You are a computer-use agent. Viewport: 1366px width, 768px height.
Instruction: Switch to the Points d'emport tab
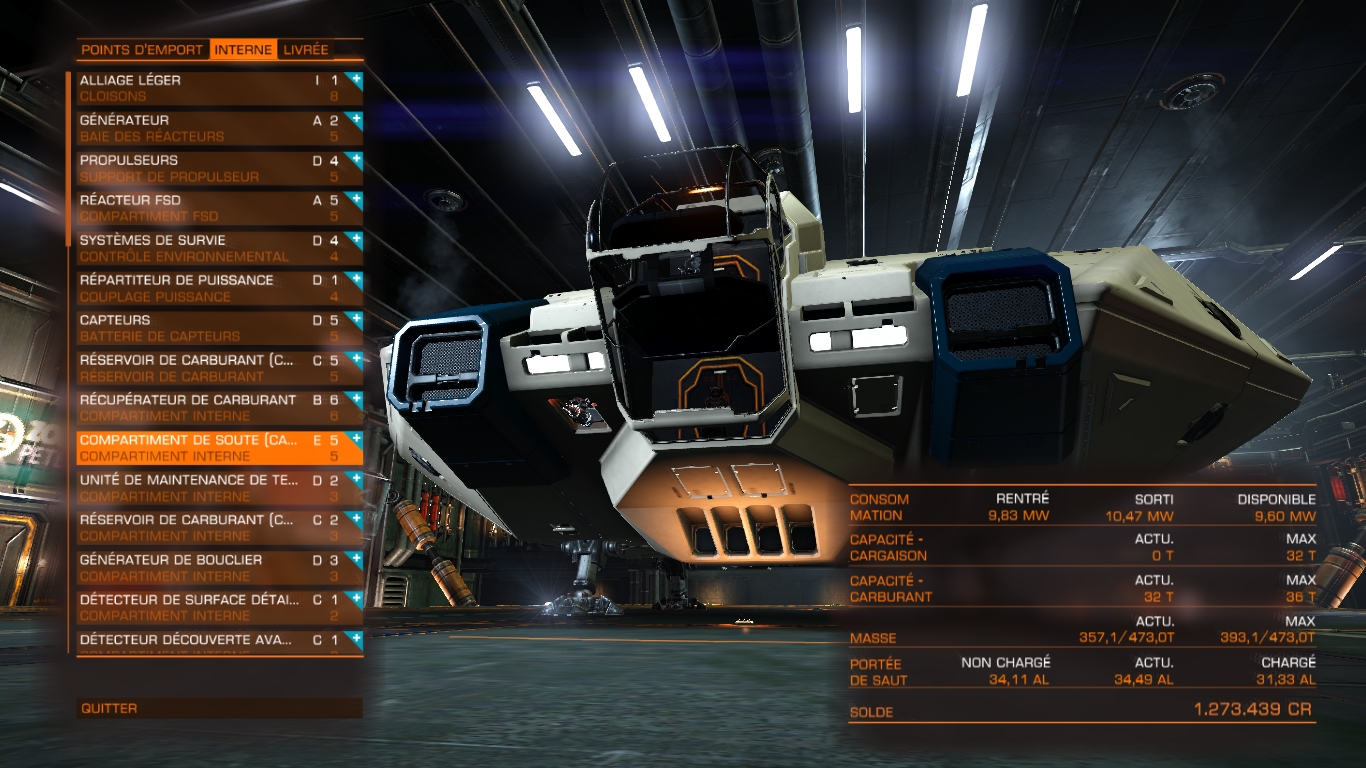(143, 49)
